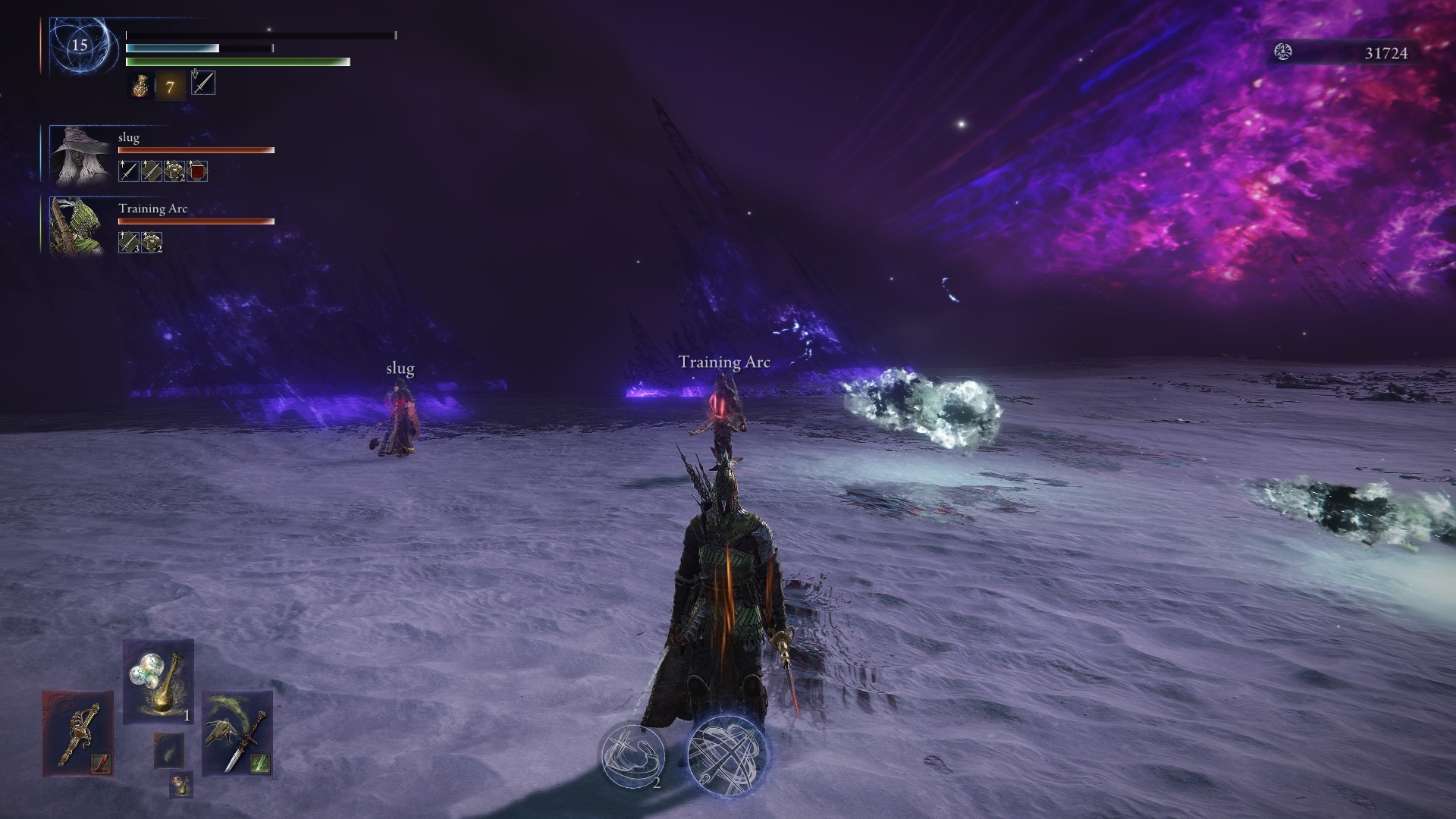The width and height of the screenshot is (1456, 819).
Task: Use the golden healing flask icon
Action: pyautogui.click(x=140, y=86)
